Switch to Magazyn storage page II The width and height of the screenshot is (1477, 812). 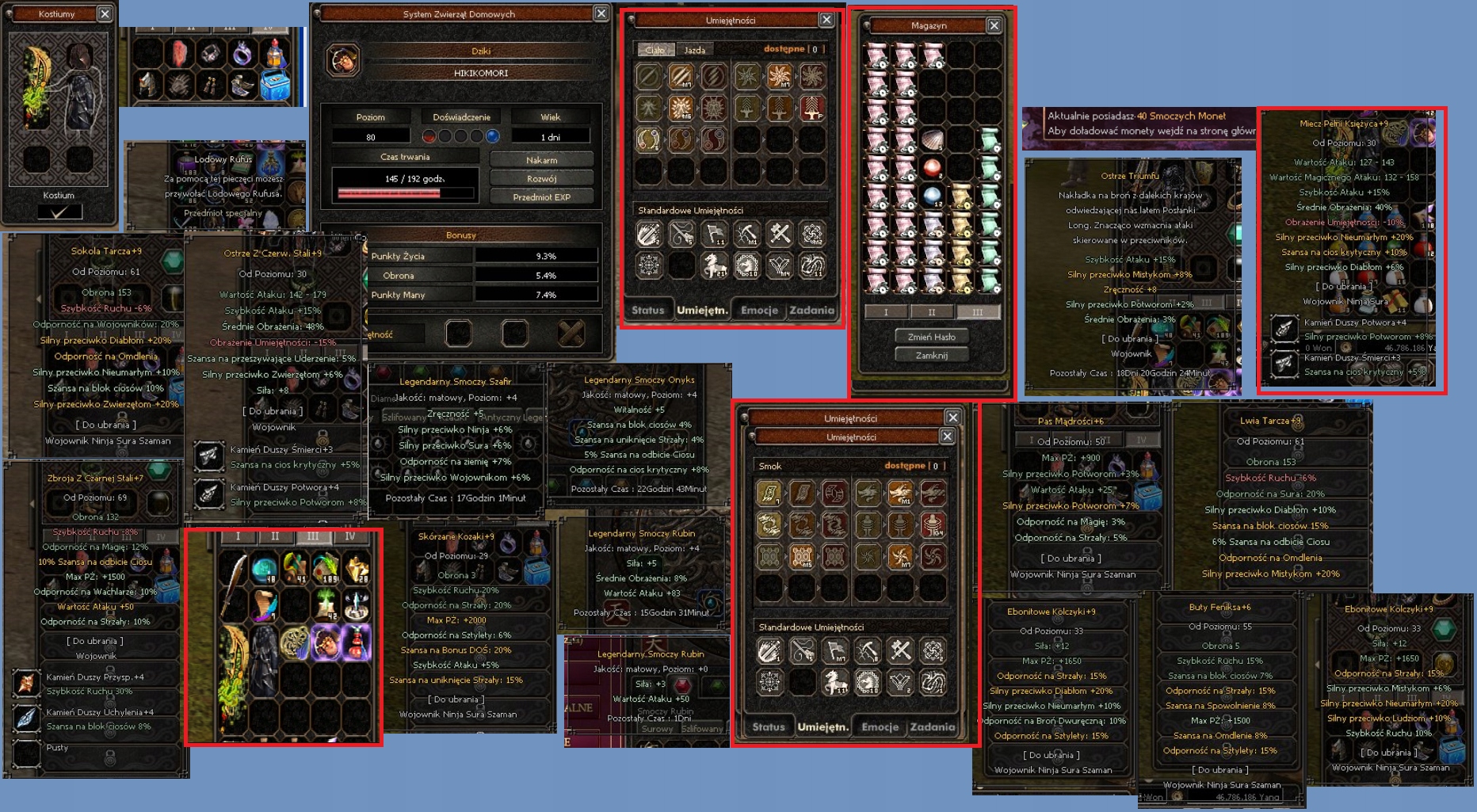click(931, 312)
